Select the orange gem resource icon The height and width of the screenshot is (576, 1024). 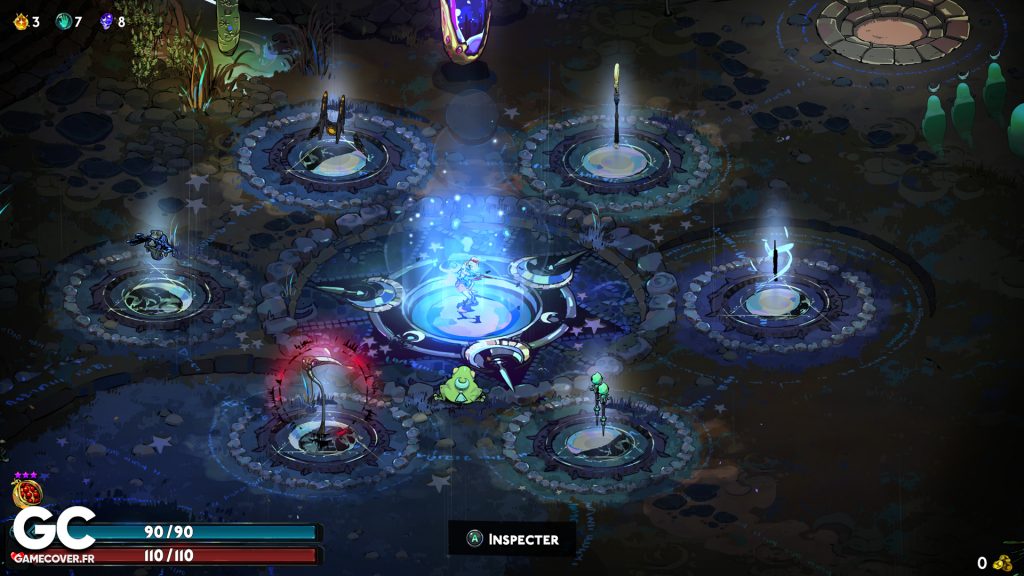click(19, 21)
